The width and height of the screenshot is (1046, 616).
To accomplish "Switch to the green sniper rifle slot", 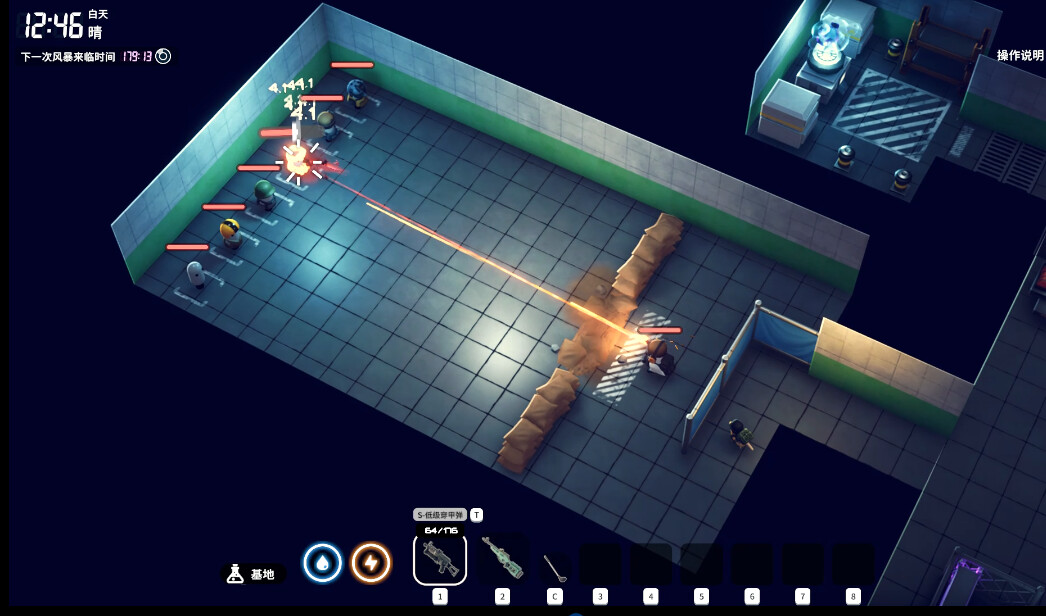I will coord(502,557).
